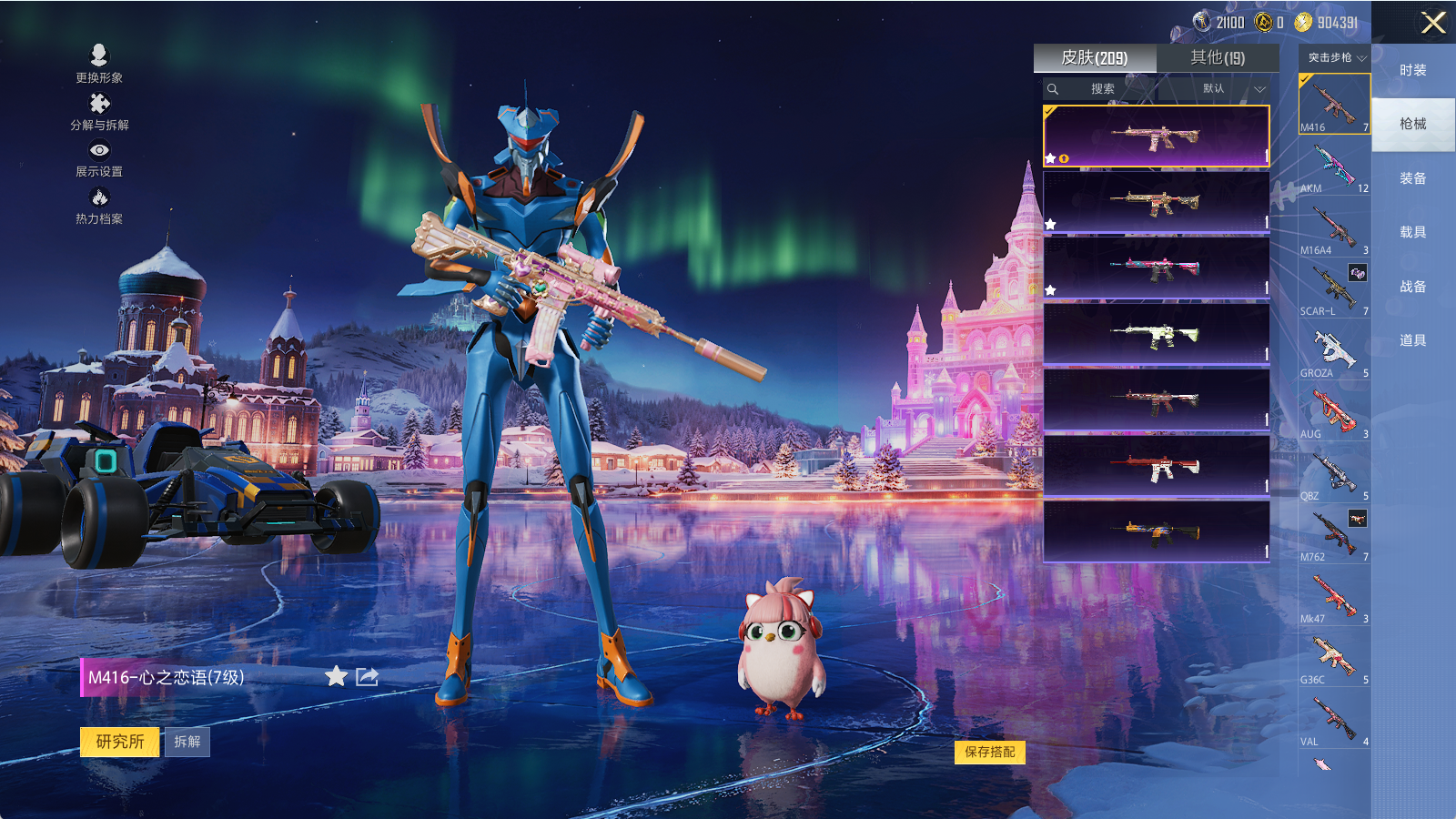Toggle favorite star beside M416 skin name
The image size is (1456, 819).
coord(336,676)
